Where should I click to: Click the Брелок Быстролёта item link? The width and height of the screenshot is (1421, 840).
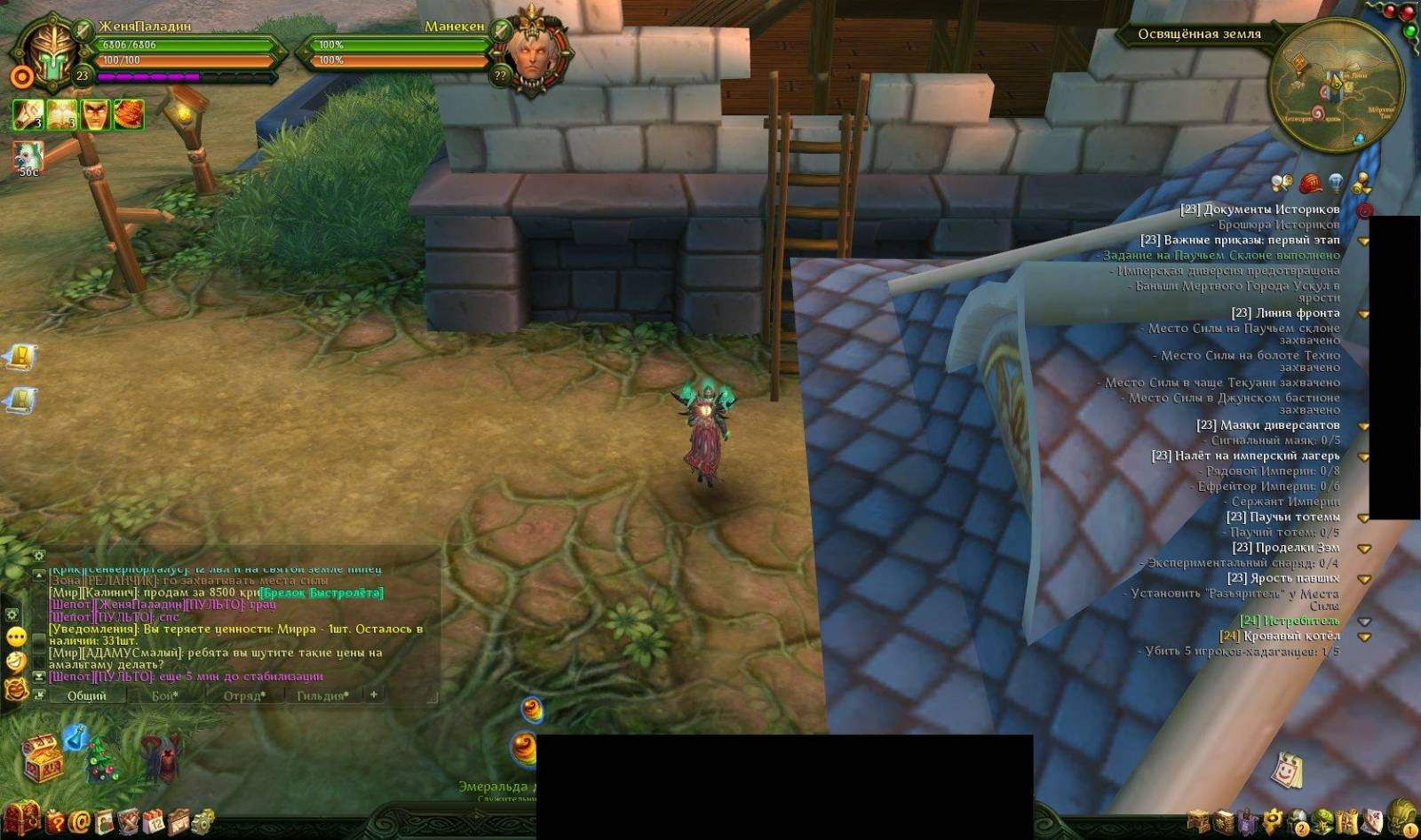point(322,592)
